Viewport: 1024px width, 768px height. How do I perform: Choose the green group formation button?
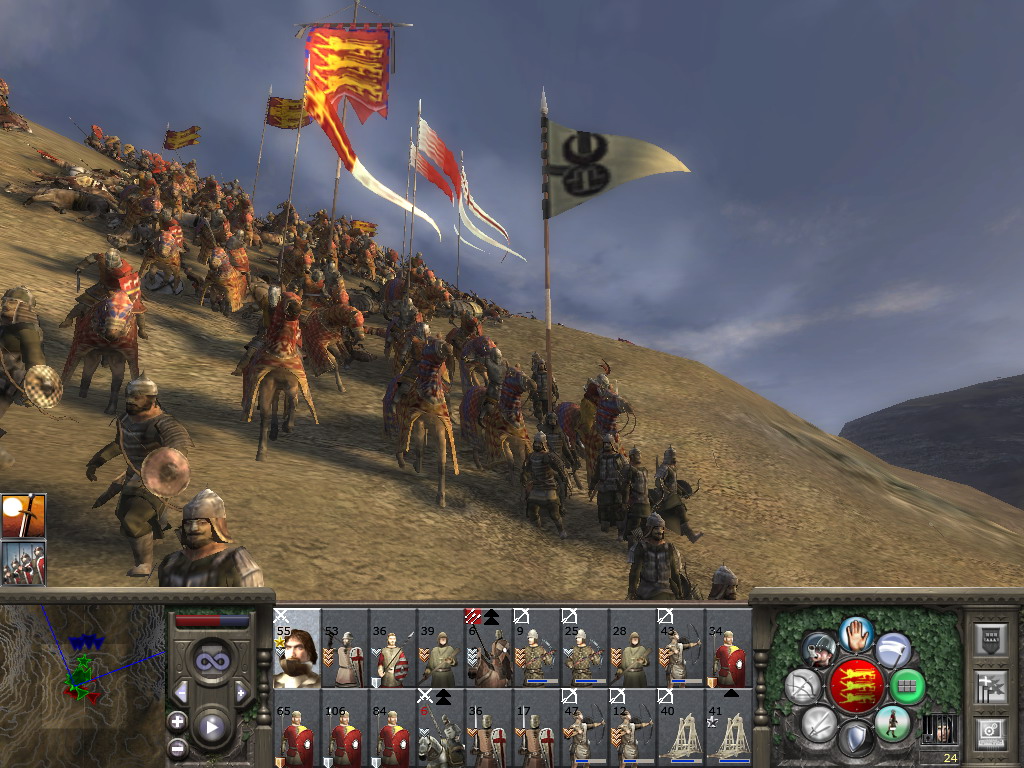click(x=907, y=686)
